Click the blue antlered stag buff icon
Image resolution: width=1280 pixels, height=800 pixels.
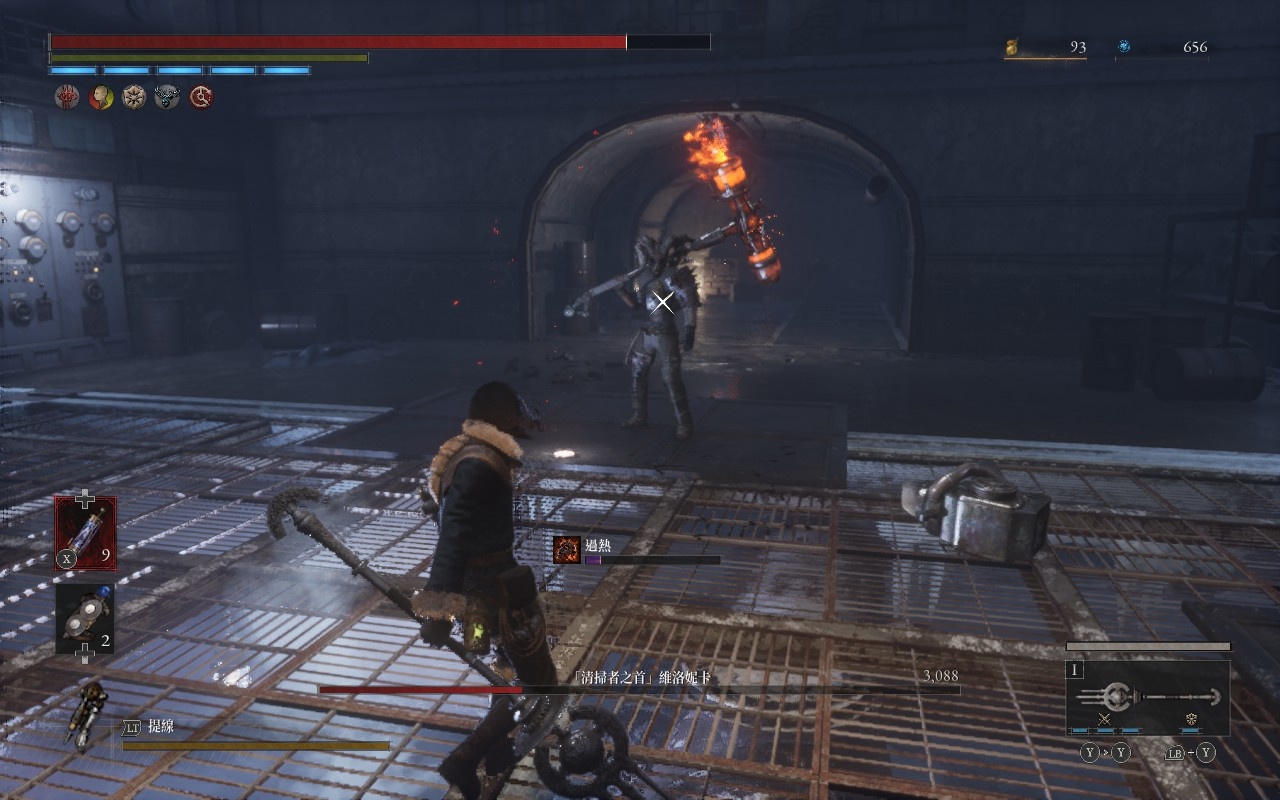167,97
